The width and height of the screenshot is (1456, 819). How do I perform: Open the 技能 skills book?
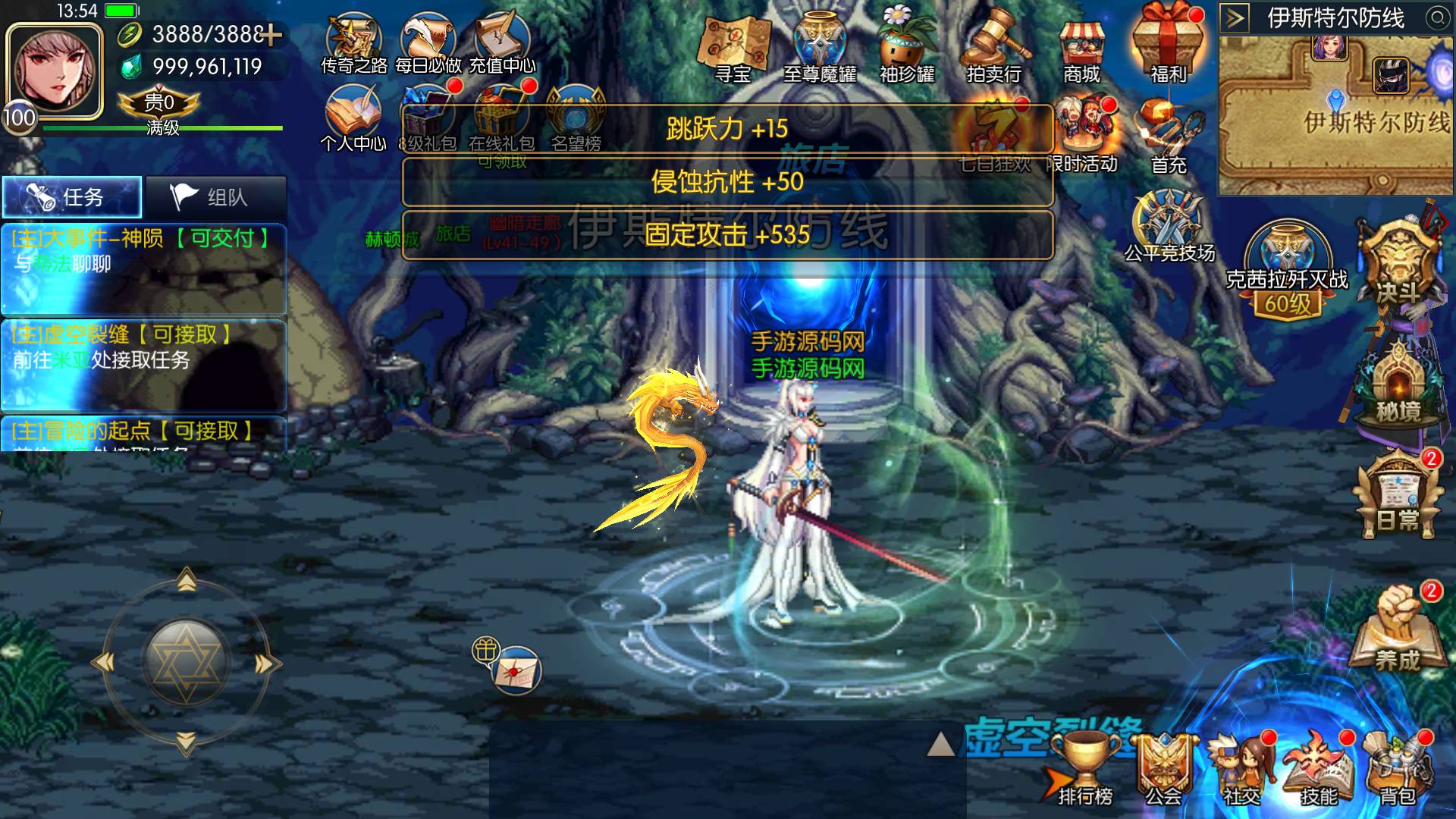[x=1319, y=770]
